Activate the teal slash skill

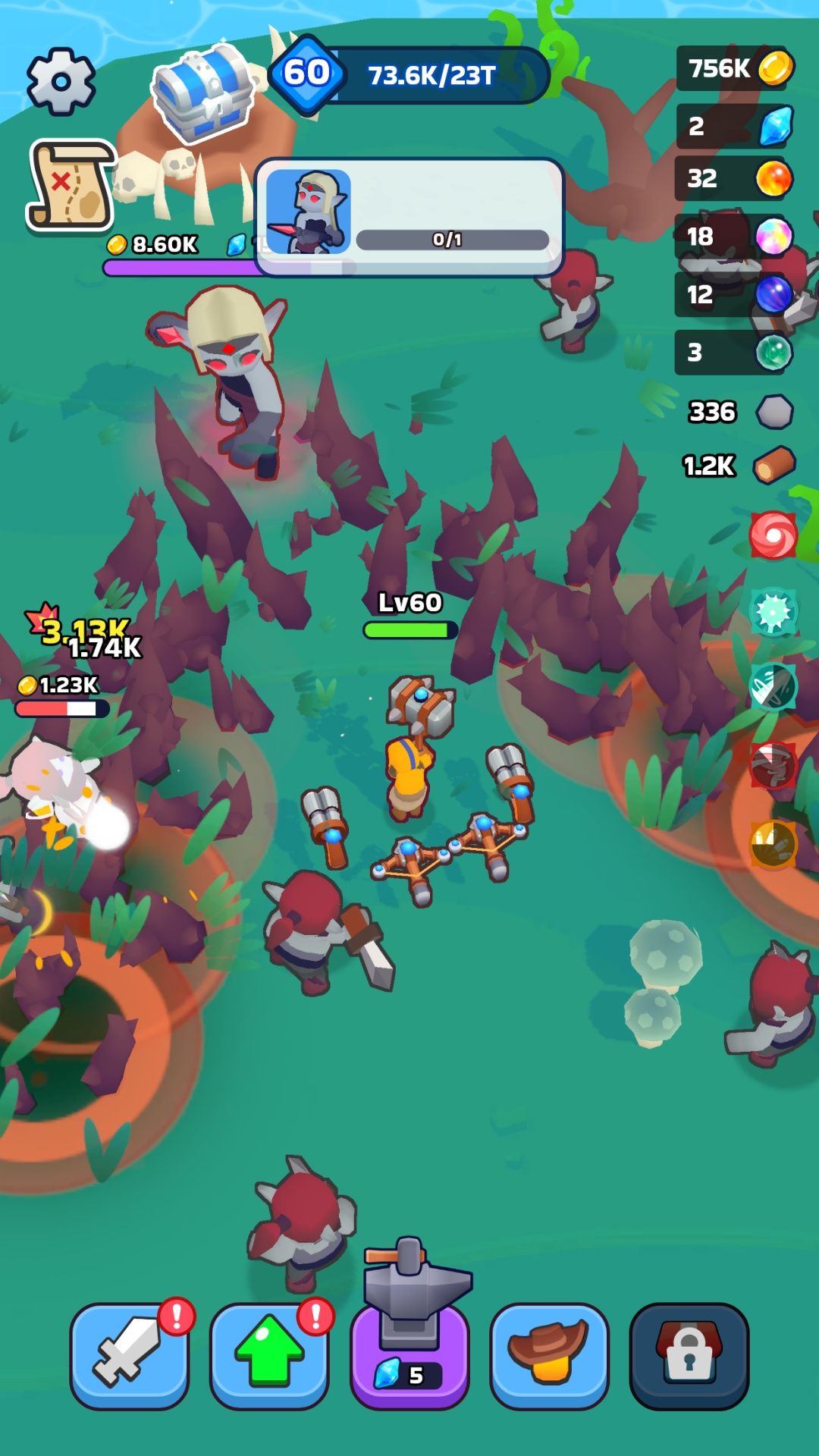(x=773, y=687)
